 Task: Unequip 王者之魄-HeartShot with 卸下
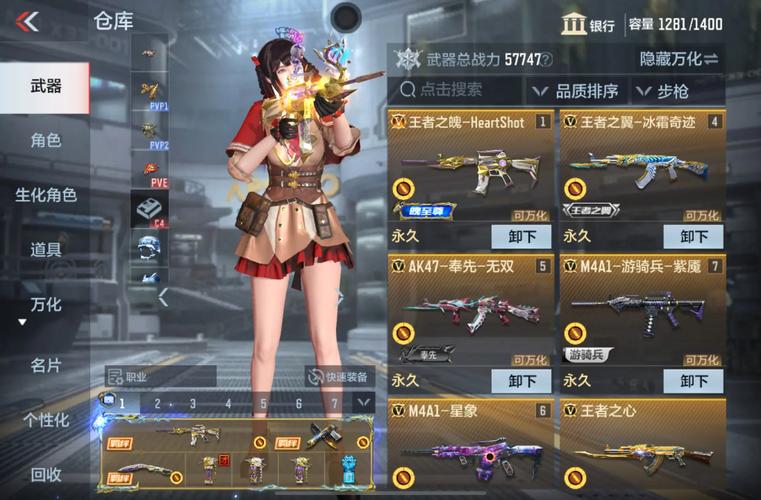click(x=521, y=237)
